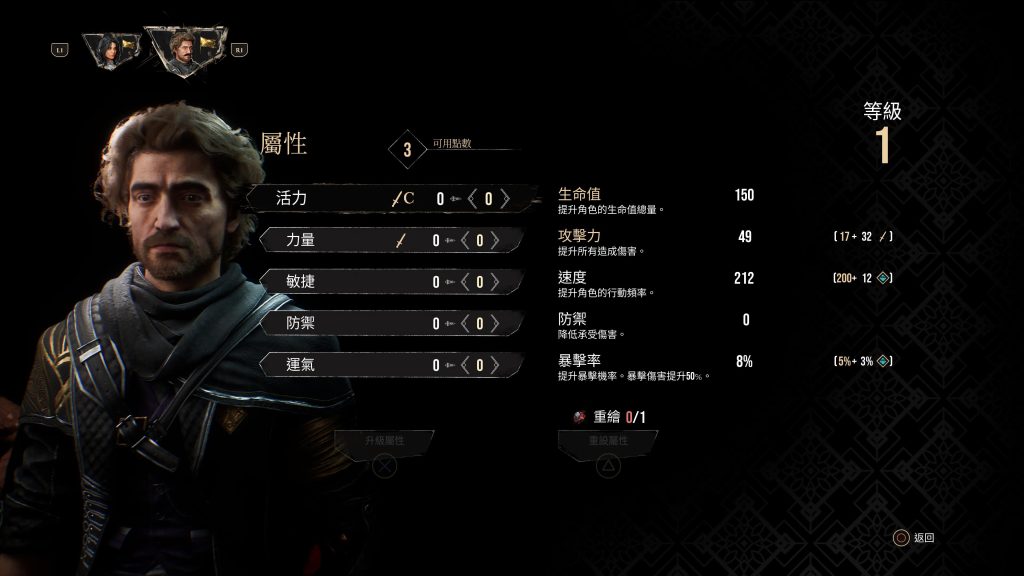This screenshot has height=576, width=1024.
Task: Decrease 活力 with the left arrow
Action: [472, 198]
